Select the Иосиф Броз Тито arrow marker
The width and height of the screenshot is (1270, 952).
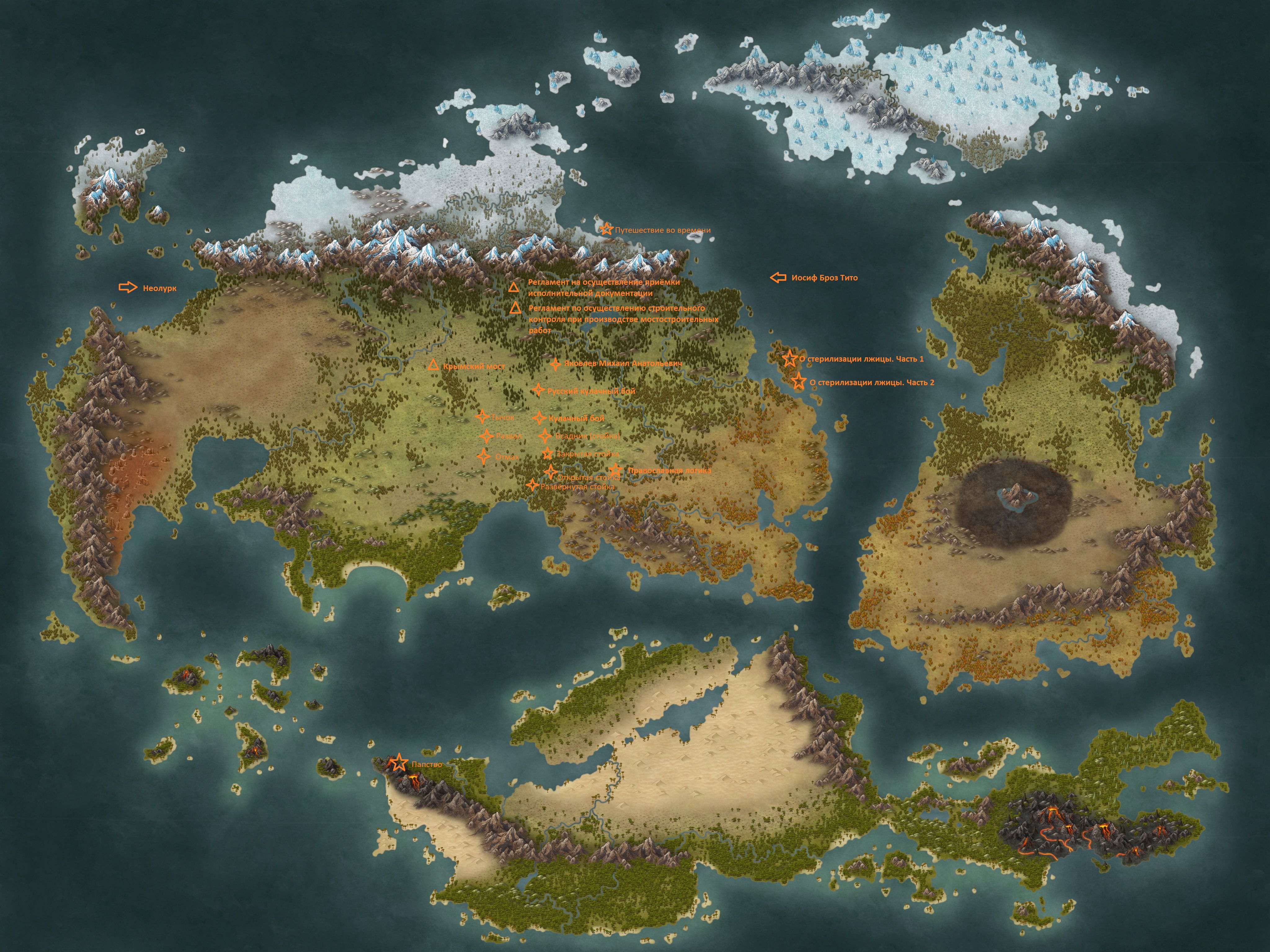tap(778, 278)
